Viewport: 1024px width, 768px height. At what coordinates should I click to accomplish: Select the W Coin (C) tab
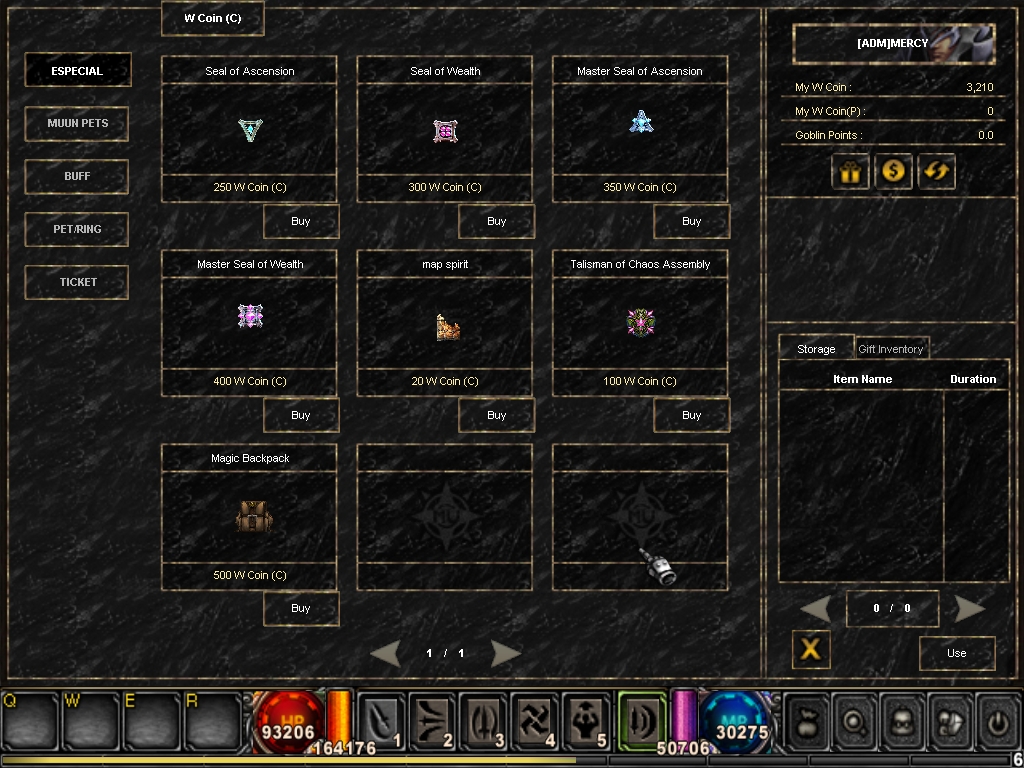(x=212, y=18)
